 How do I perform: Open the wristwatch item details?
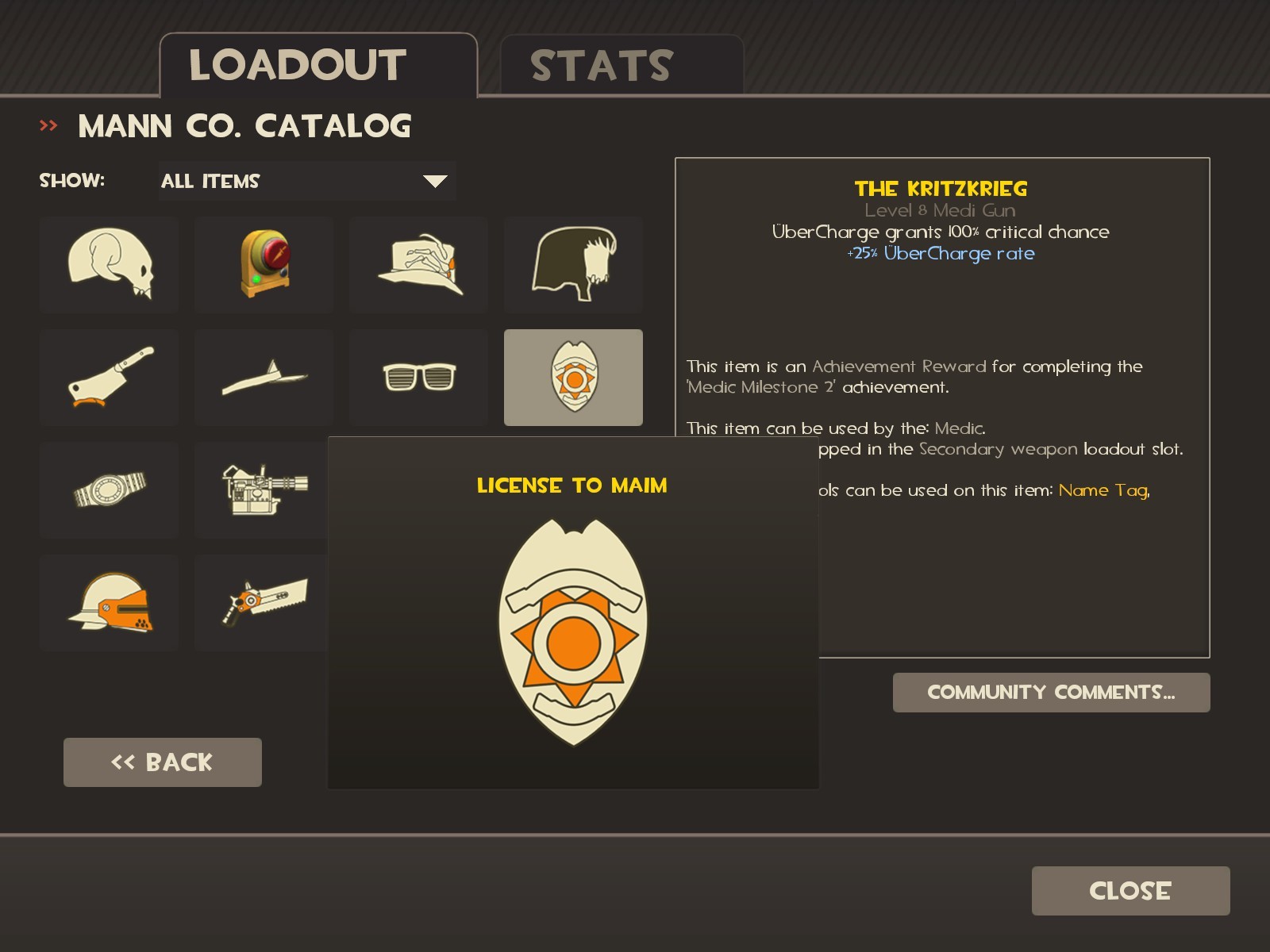point(109,490)
